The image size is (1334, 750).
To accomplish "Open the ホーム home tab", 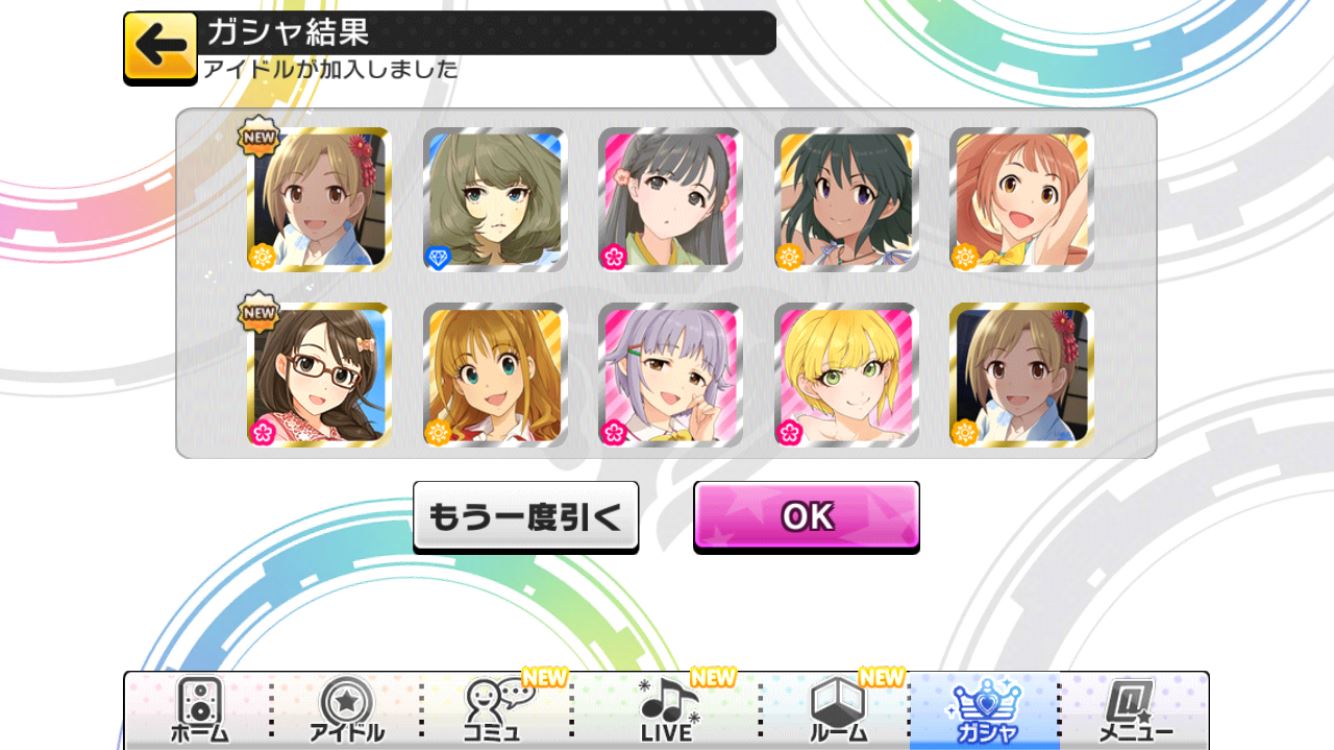I will pos(199,710).
